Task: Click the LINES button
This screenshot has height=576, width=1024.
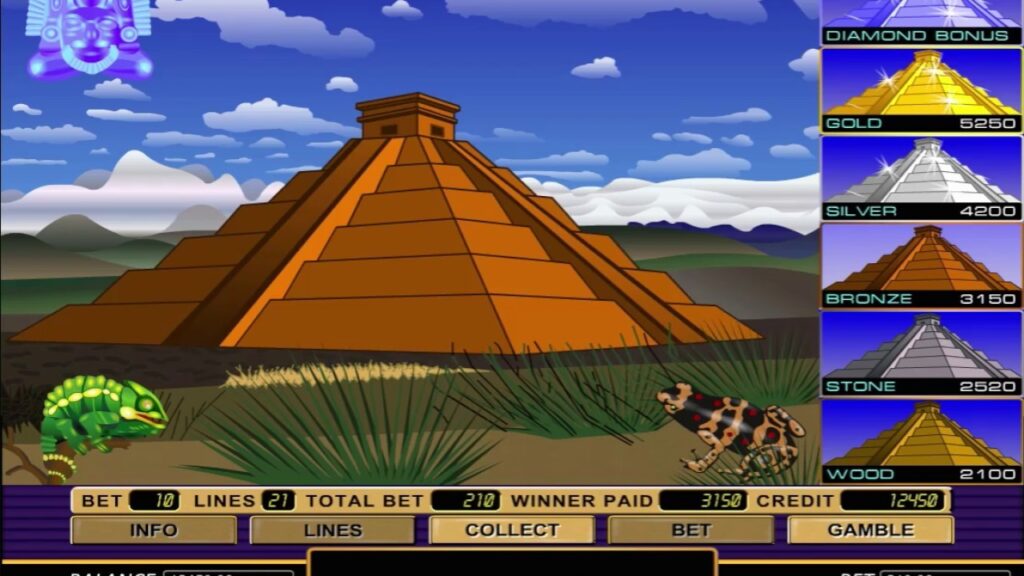Action: pos(332,530)
